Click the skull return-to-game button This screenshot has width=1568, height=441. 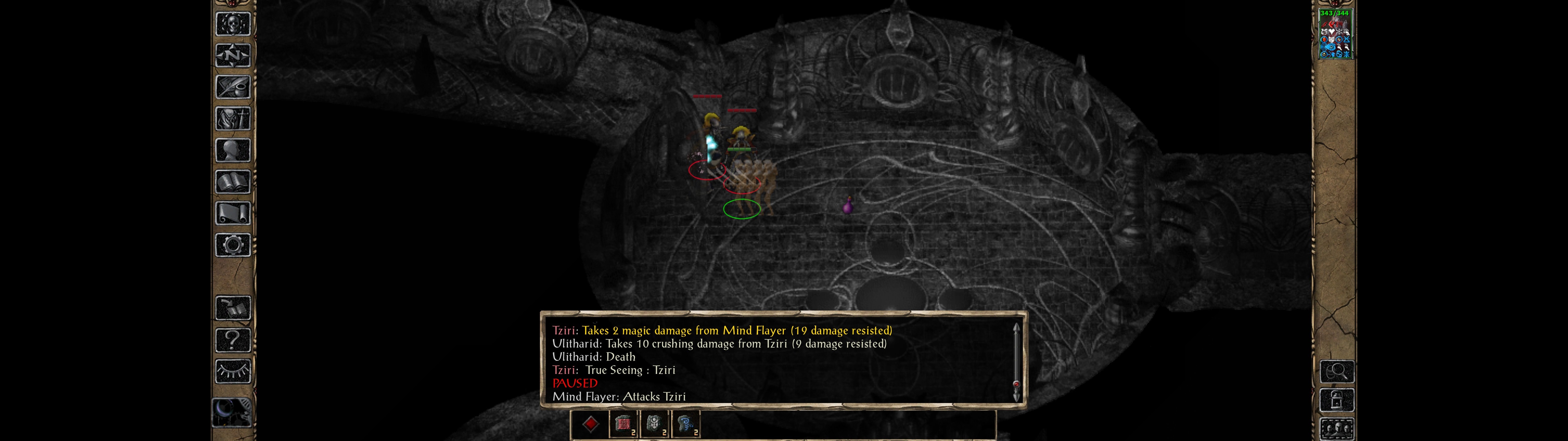(233, 24)
